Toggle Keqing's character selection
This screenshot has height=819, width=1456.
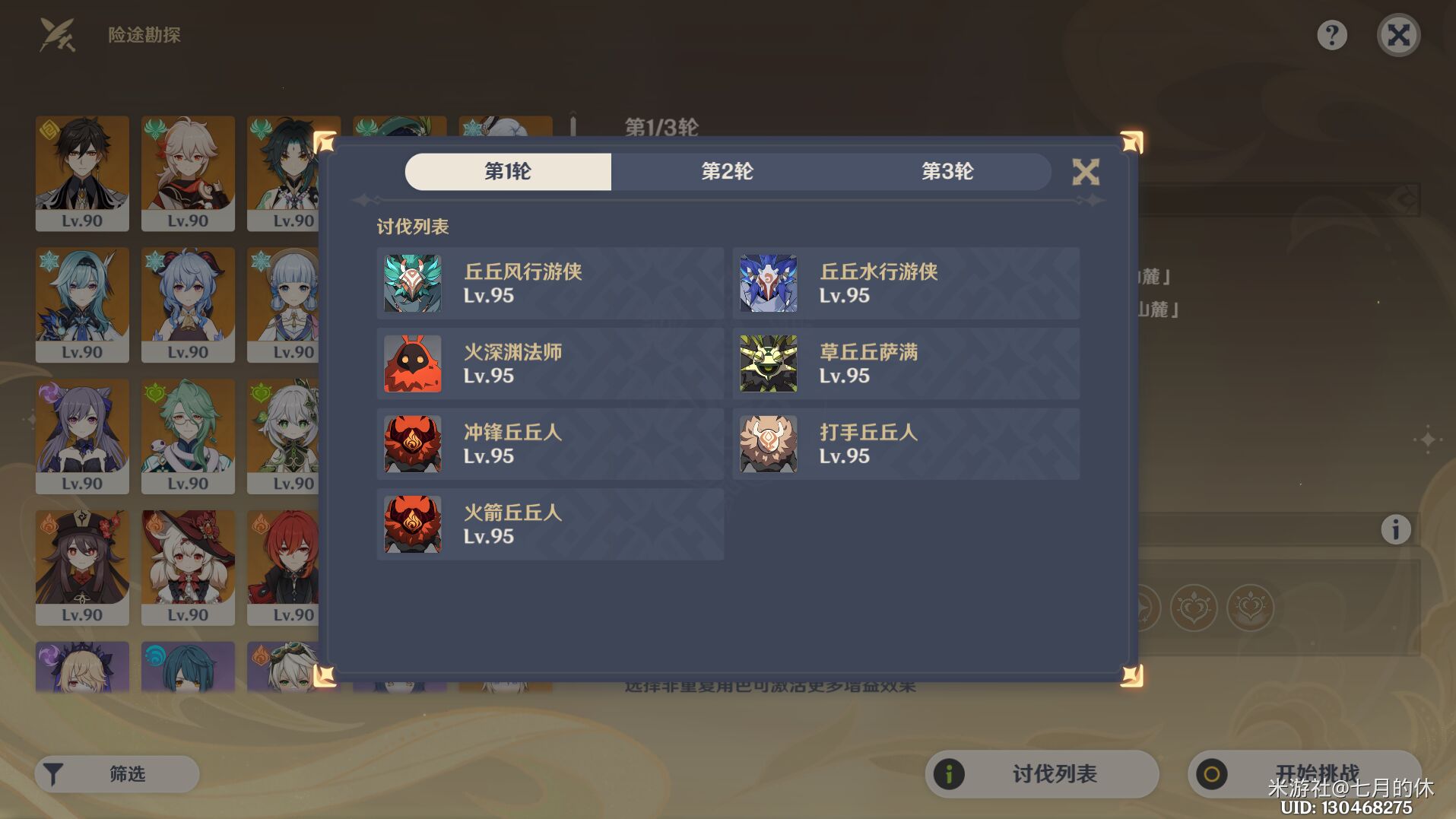[x=82, y=436]
